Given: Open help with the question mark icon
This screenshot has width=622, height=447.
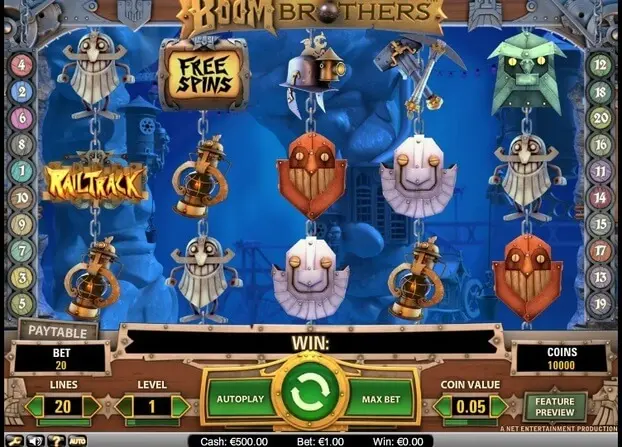Looking at the screenshot, I should point(55,440).
